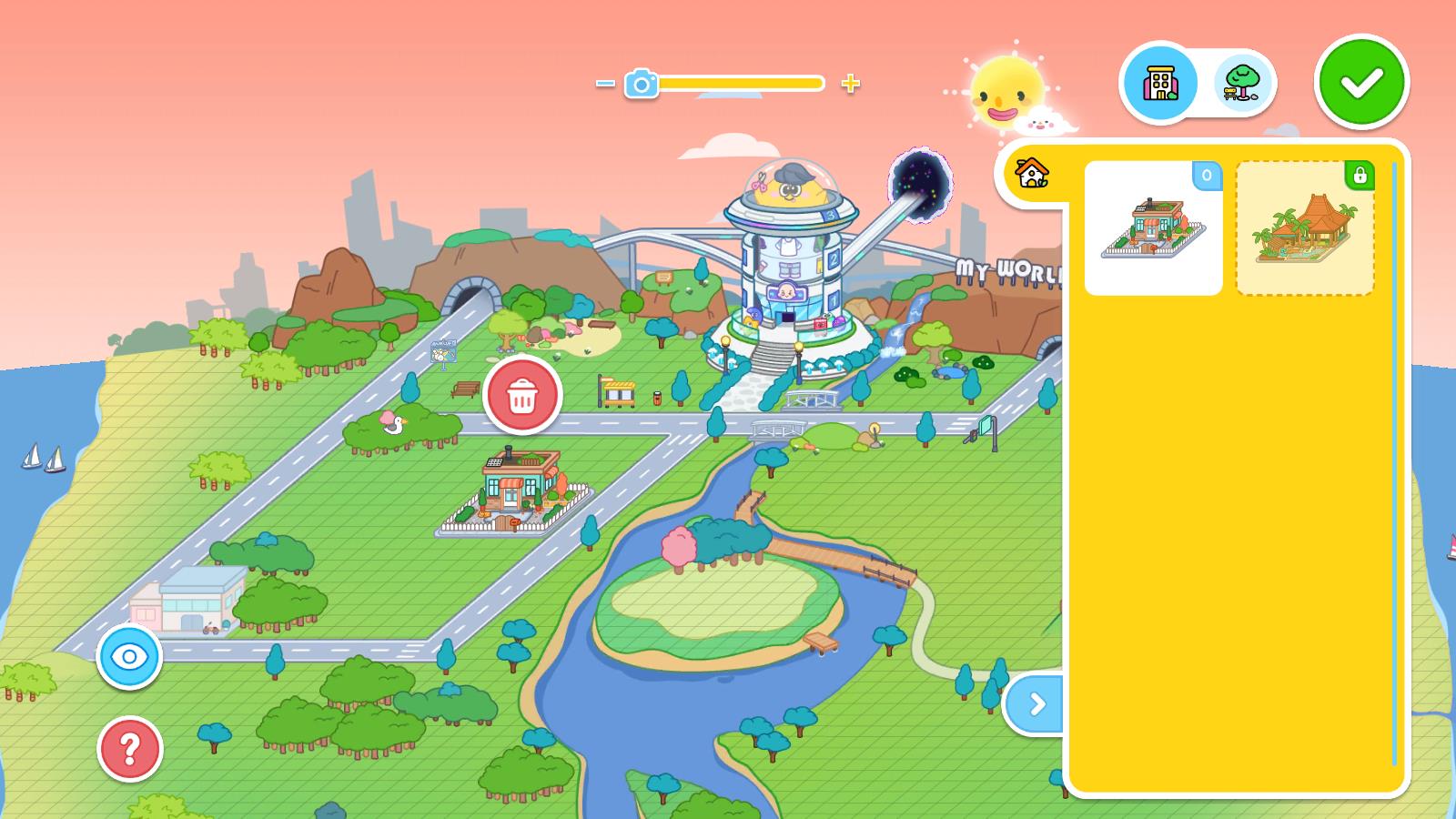Switch to the buildings category tab

click(1159, 83)
